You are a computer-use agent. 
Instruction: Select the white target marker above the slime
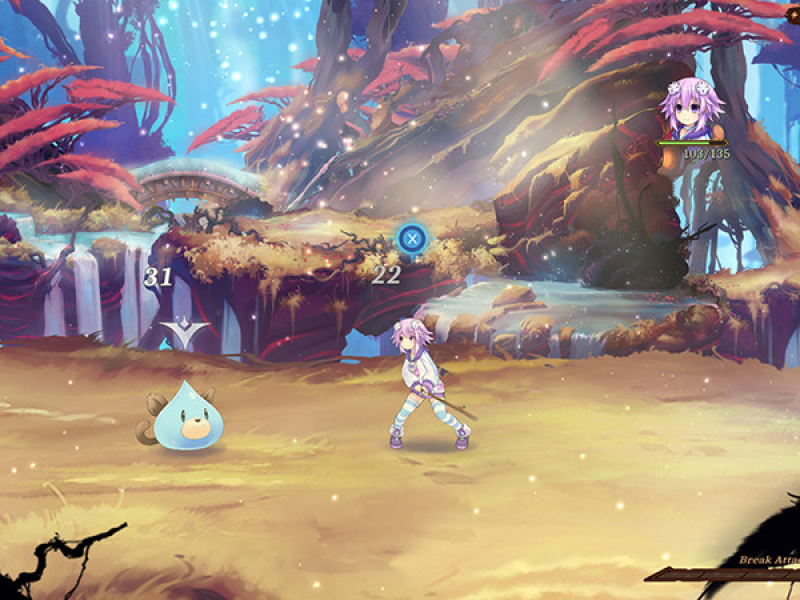187,333
